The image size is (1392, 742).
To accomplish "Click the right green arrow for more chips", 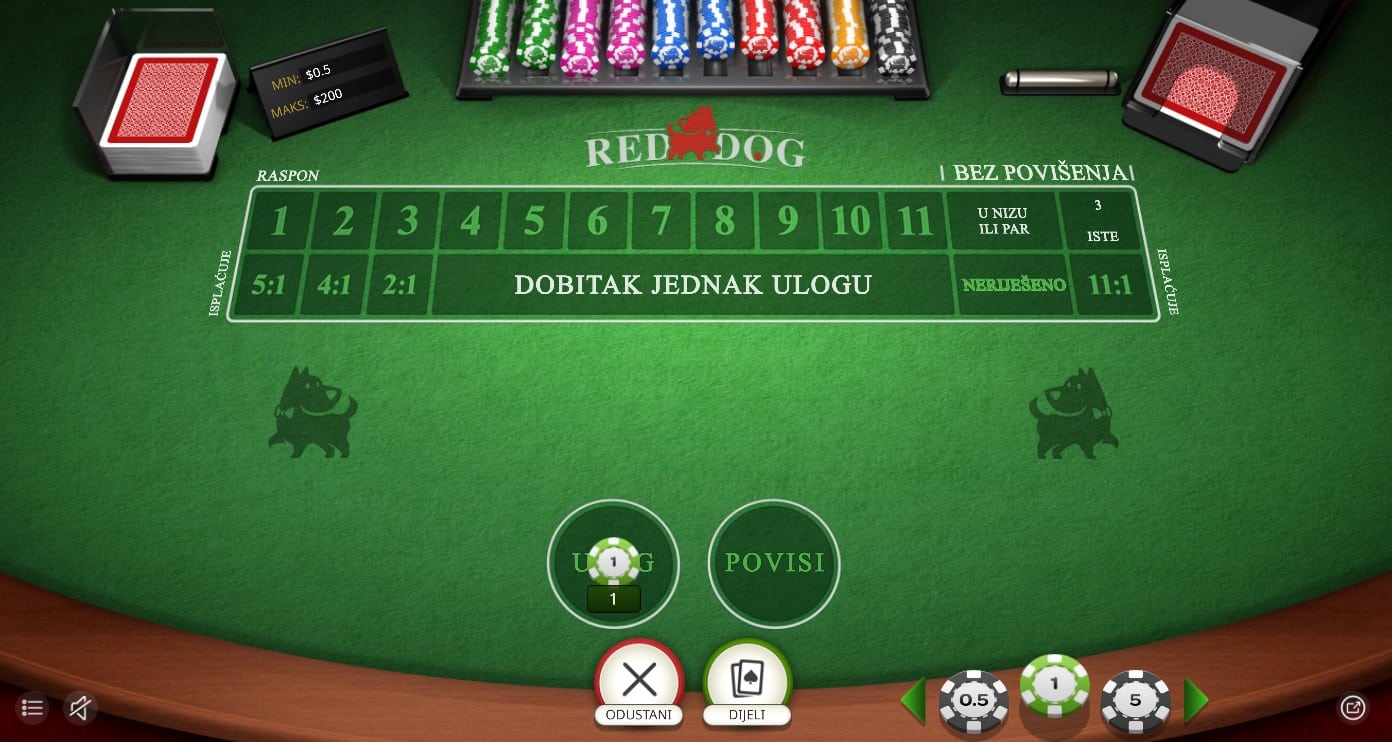I will (1196, 701).
